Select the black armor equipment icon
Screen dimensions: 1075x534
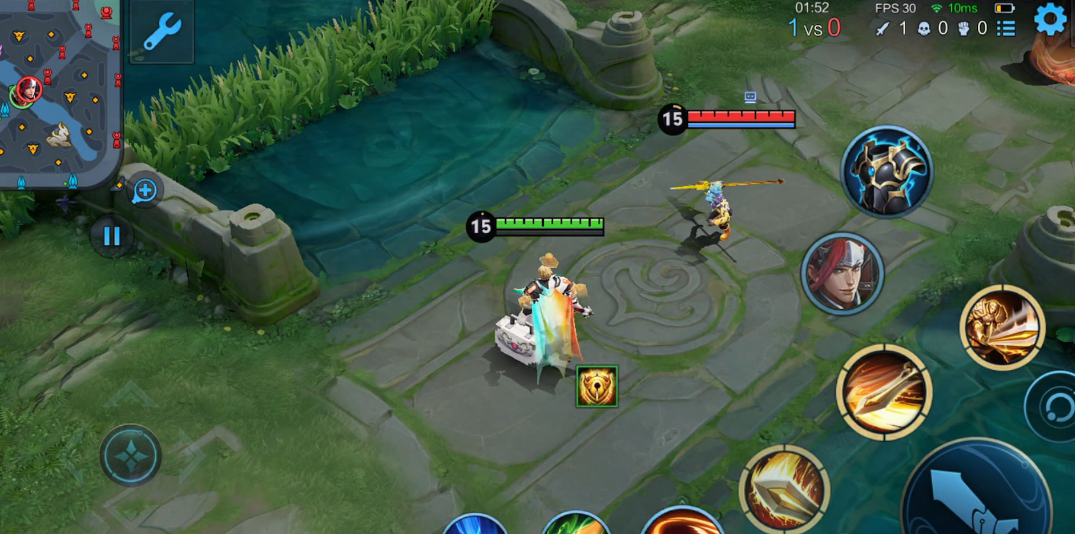(x=886, y=172)
